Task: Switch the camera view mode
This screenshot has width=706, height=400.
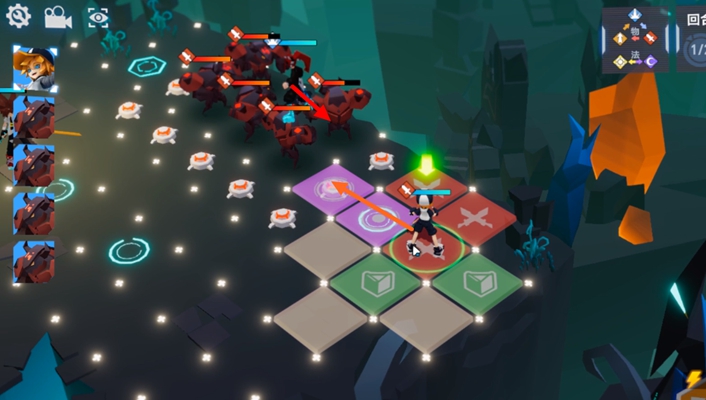Action: pos(57,17)
